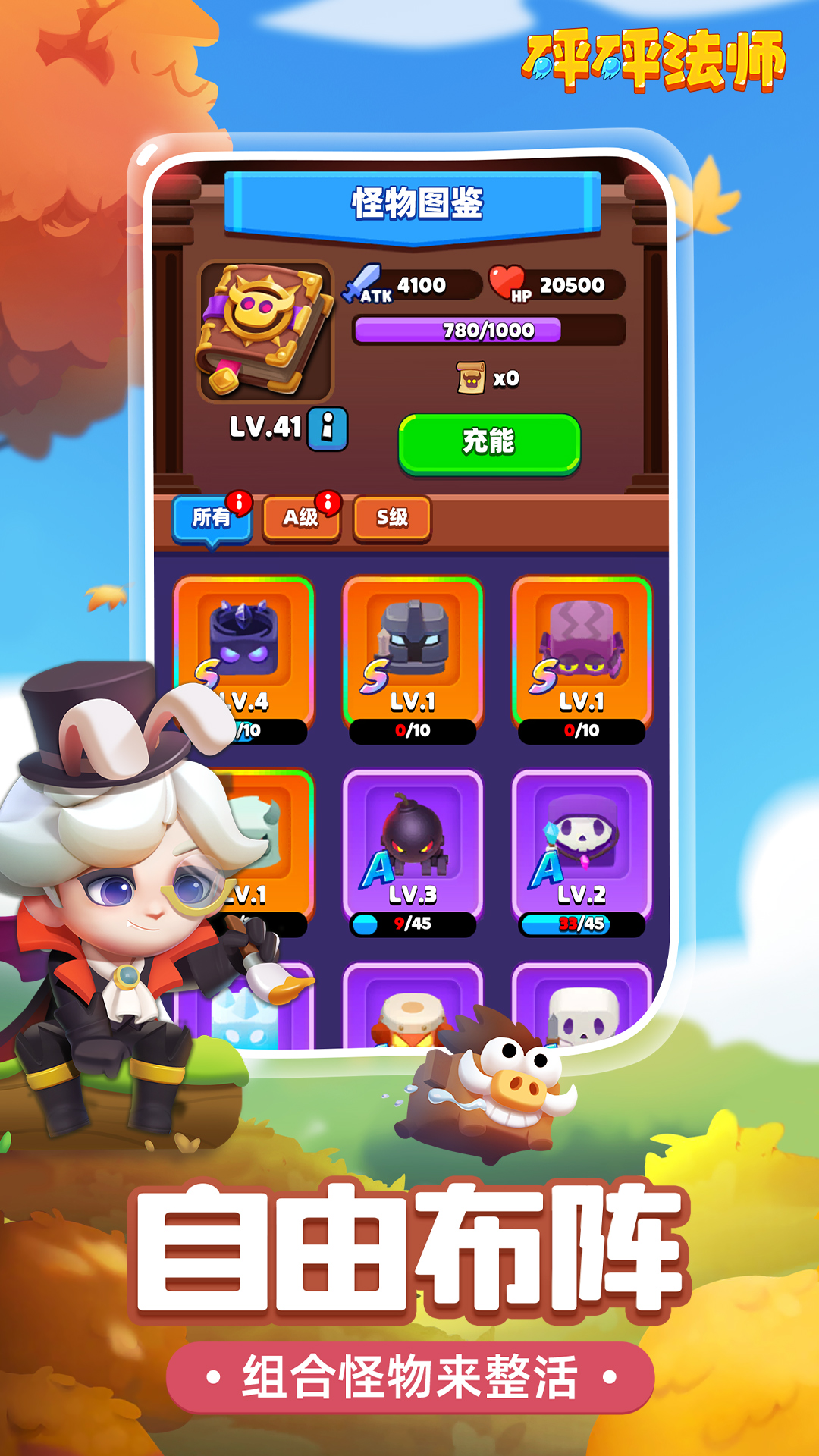Select the A级 tab
This screenshot has height=1456, width=819.
[x=301, y=518]
